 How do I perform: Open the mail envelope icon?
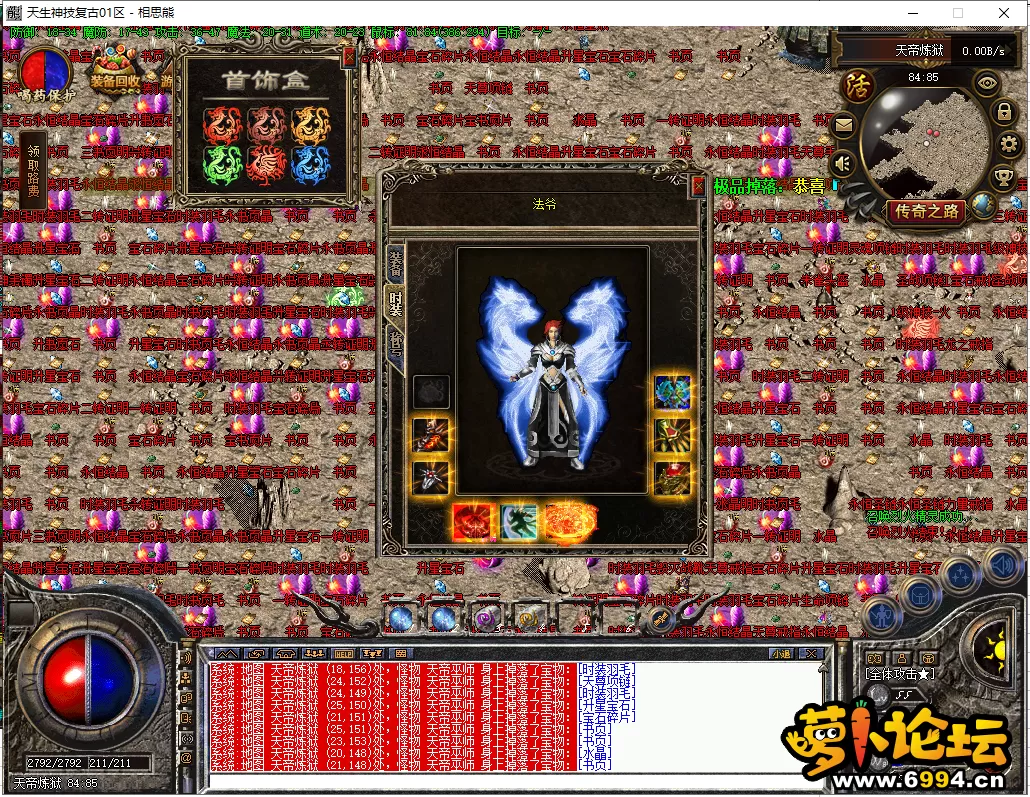click(x=843, y=126)
